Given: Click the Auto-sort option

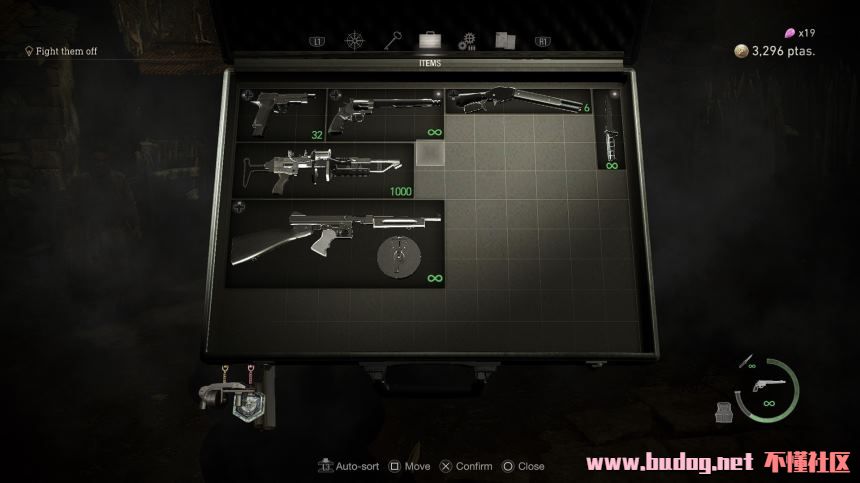Looking at the screenshot, I should tap(356, 466).
